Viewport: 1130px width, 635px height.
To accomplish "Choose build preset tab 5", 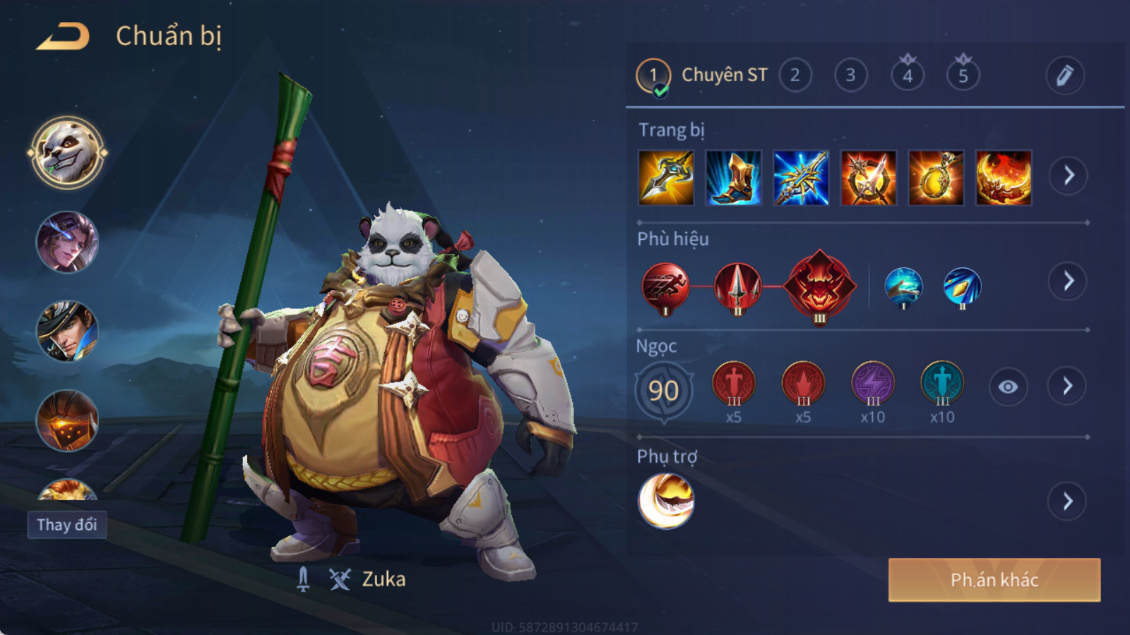I will (963, 75).
